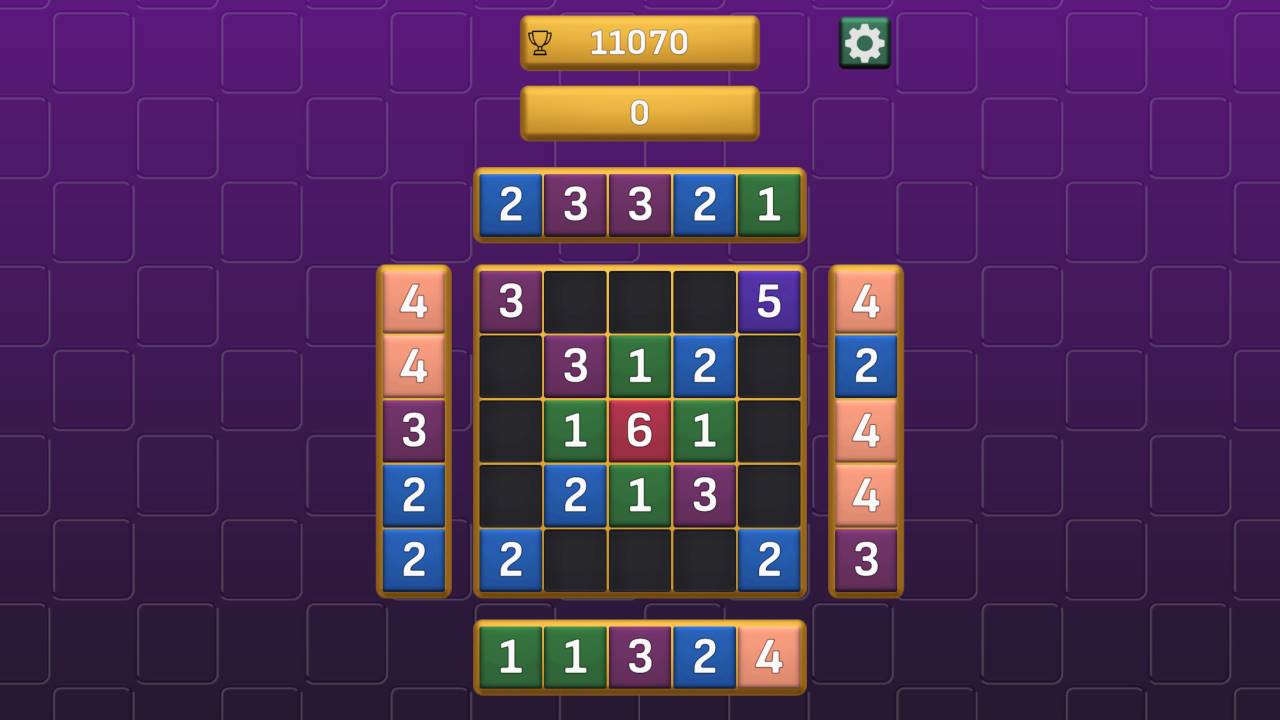The image size is (1280, 720).
Task: Click the purple 3 at the bottom of the right hint column
Action: 864,561
